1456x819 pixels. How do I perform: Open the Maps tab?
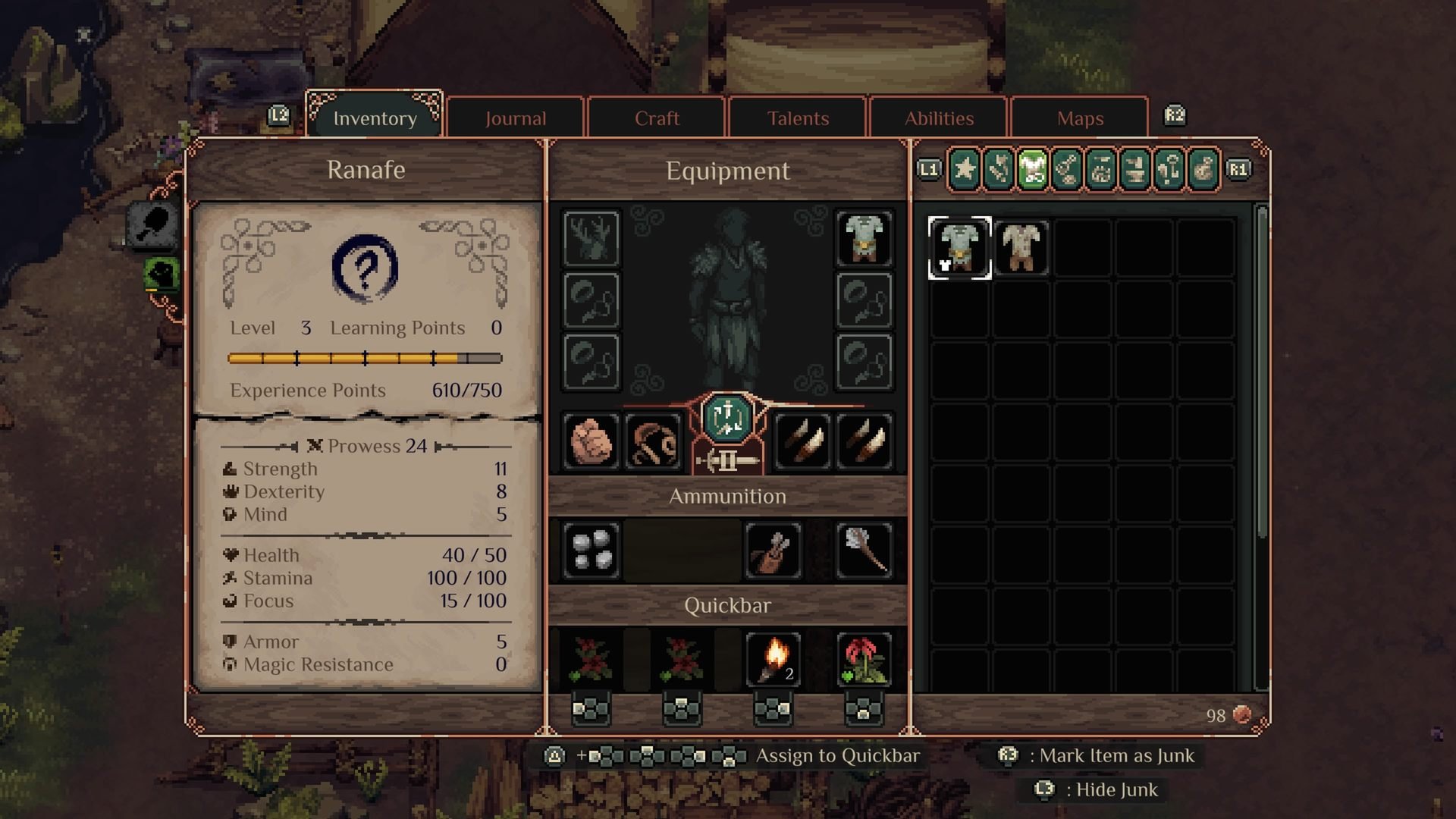[1080, 118]
